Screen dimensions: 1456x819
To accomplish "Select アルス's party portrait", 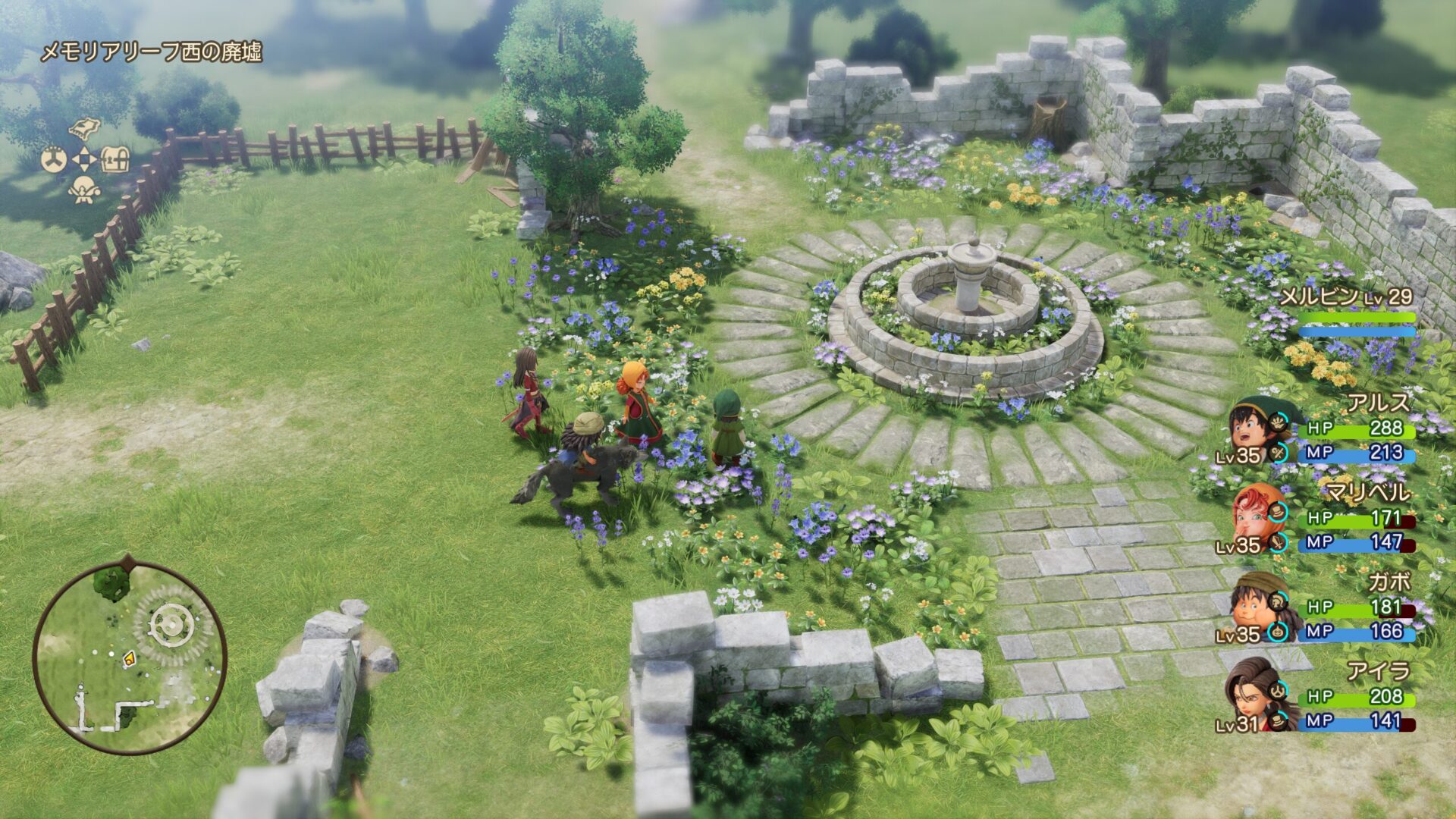I will point(1247,427).
